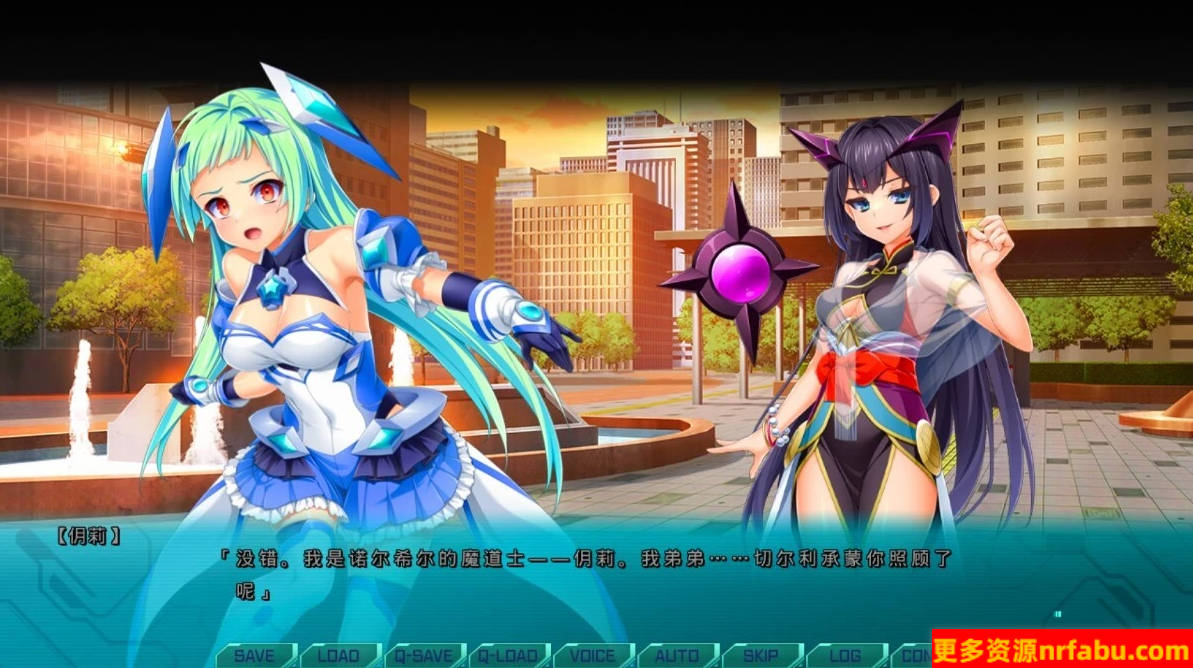Click the nrfabu.com watermark banner
Screen dimensions: 1193x668
(1062, 650)
